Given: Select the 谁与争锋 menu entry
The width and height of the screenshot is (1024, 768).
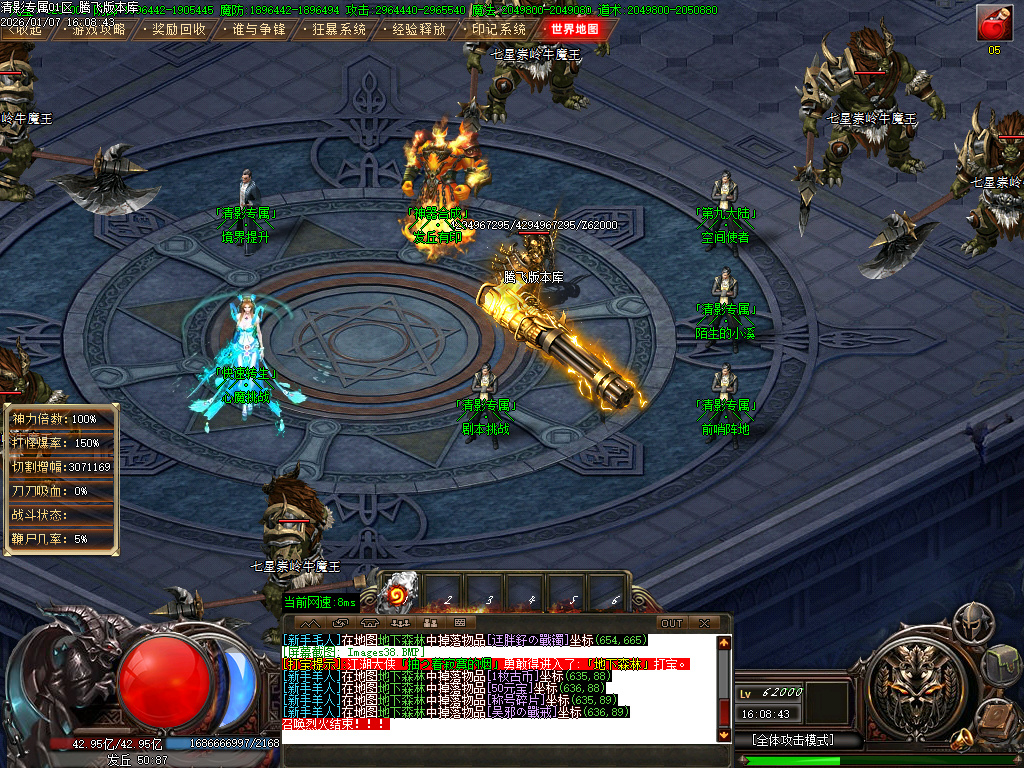Looking at the screenshot, I should [x=258, y=30].
